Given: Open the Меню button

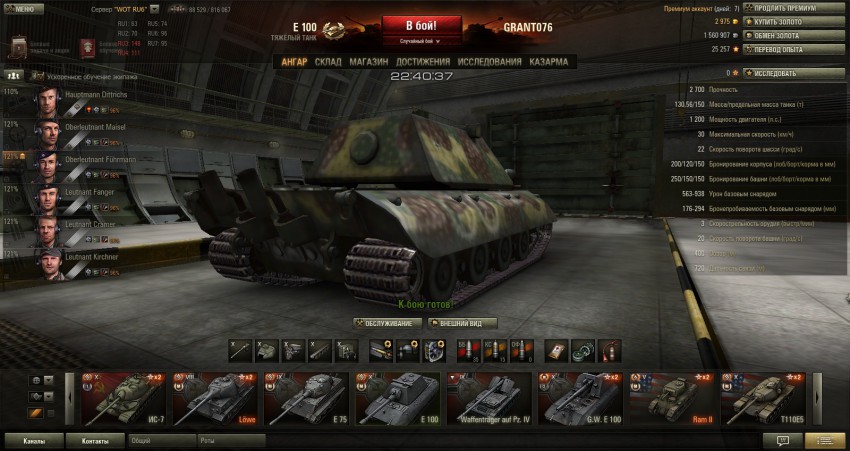Looking at the screenshot, I should (24, 8).
